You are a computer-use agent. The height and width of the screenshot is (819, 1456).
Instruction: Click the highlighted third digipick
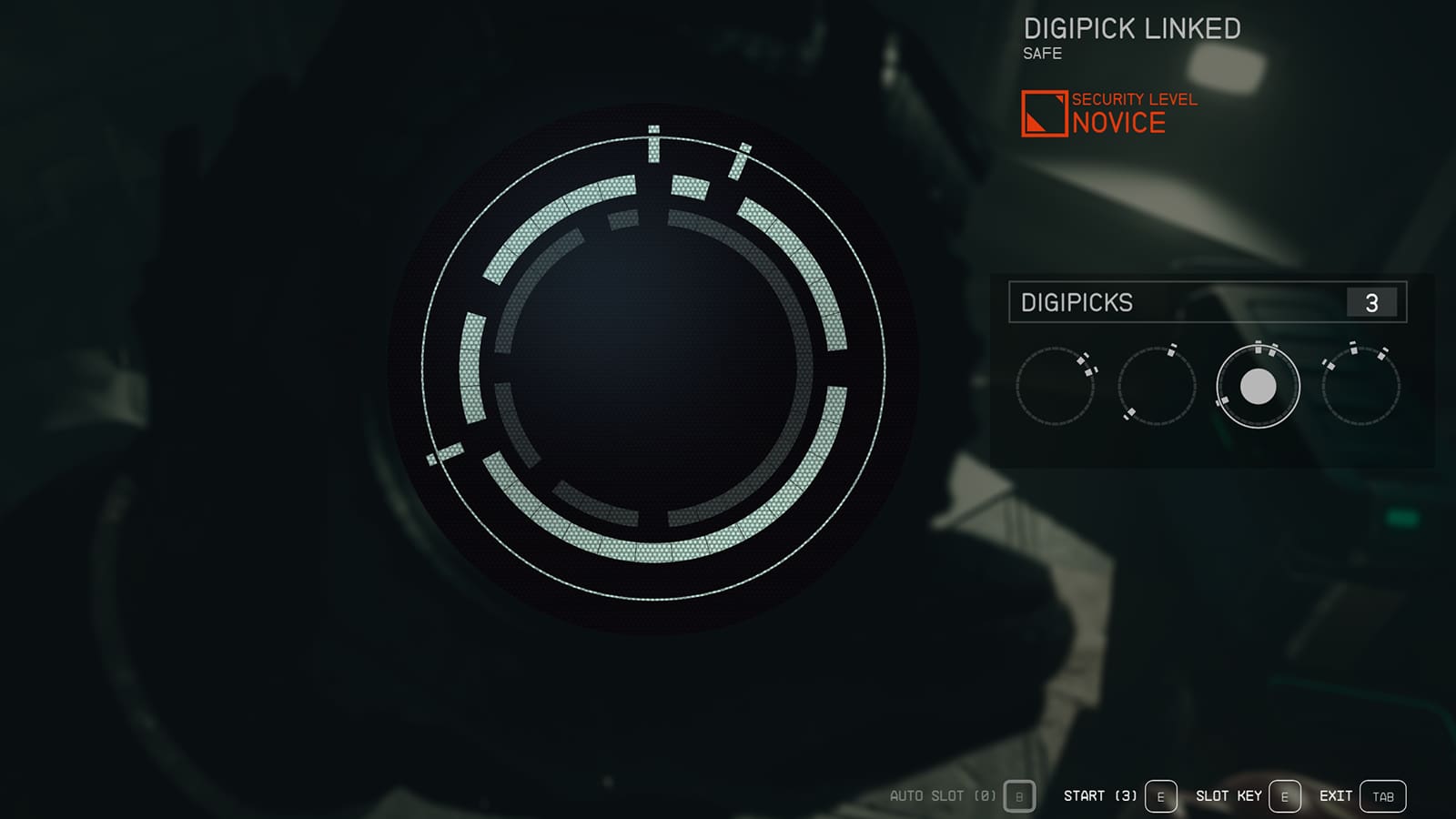(1259, 386)
